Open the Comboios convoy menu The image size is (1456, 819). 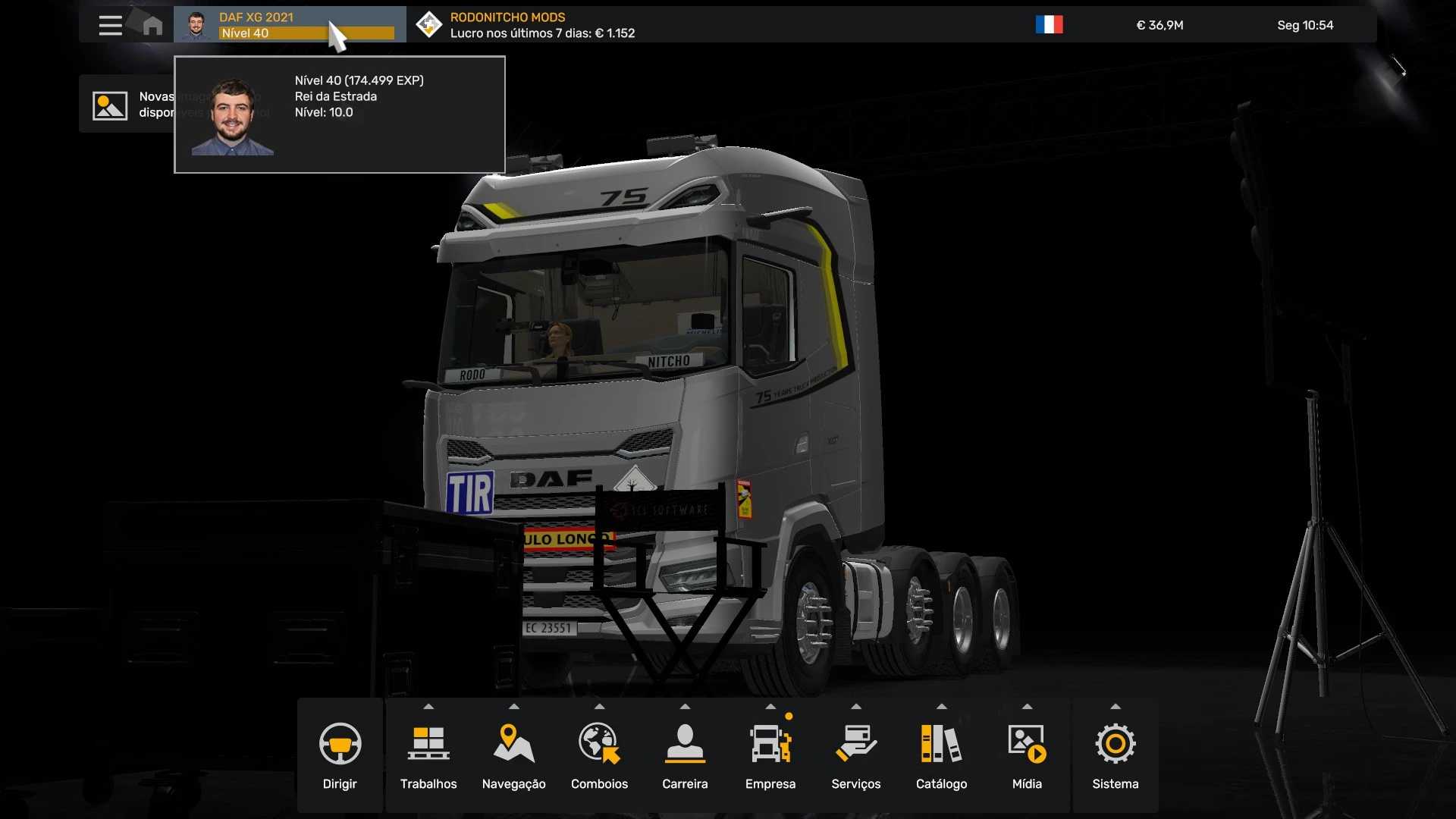point(599,755)
